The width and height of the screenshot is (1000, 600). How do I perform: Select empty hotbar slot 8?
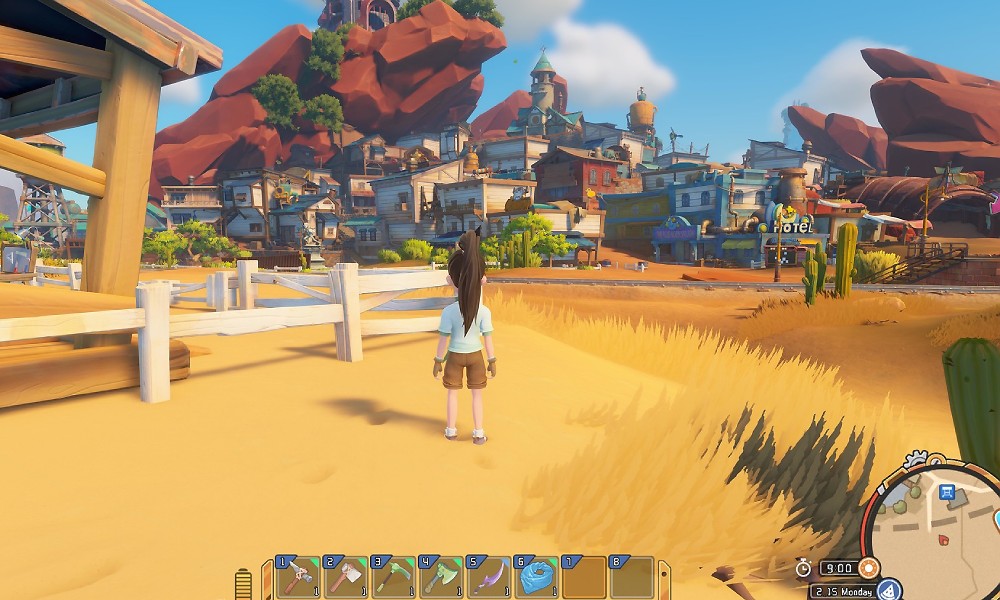click(632, 578)
